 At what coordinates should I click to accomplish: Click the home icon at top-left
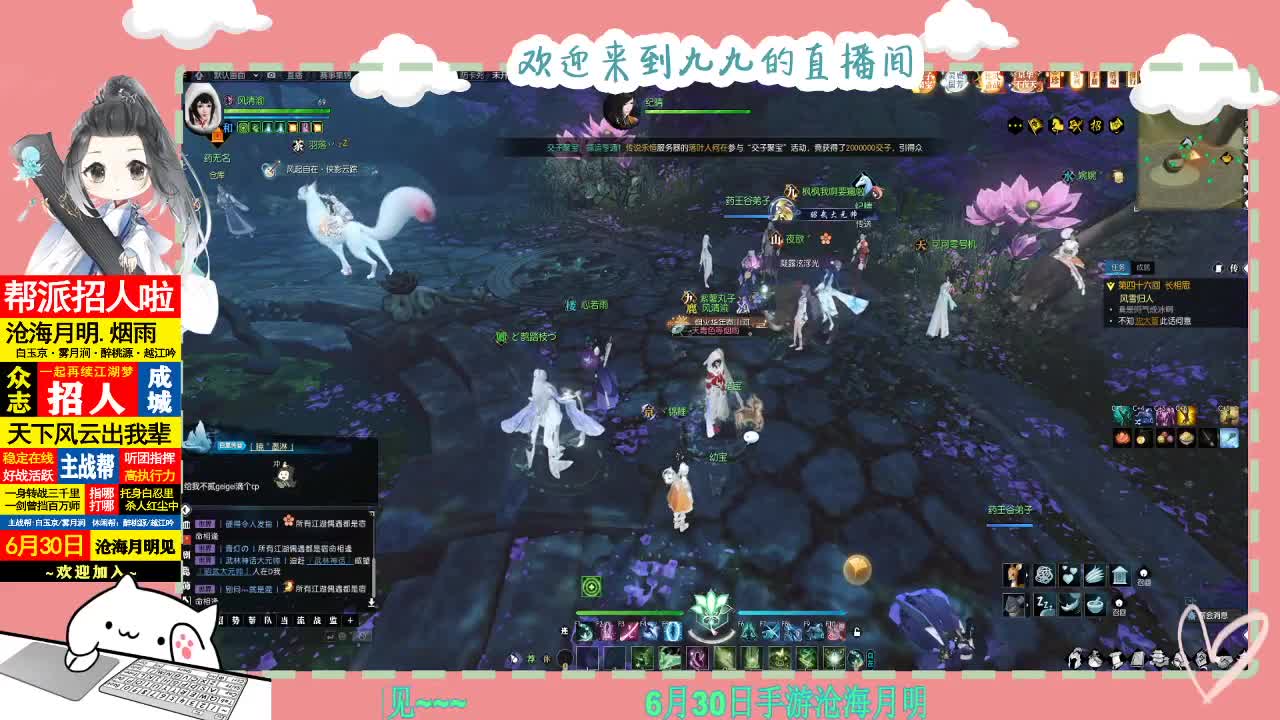(199, 75)
